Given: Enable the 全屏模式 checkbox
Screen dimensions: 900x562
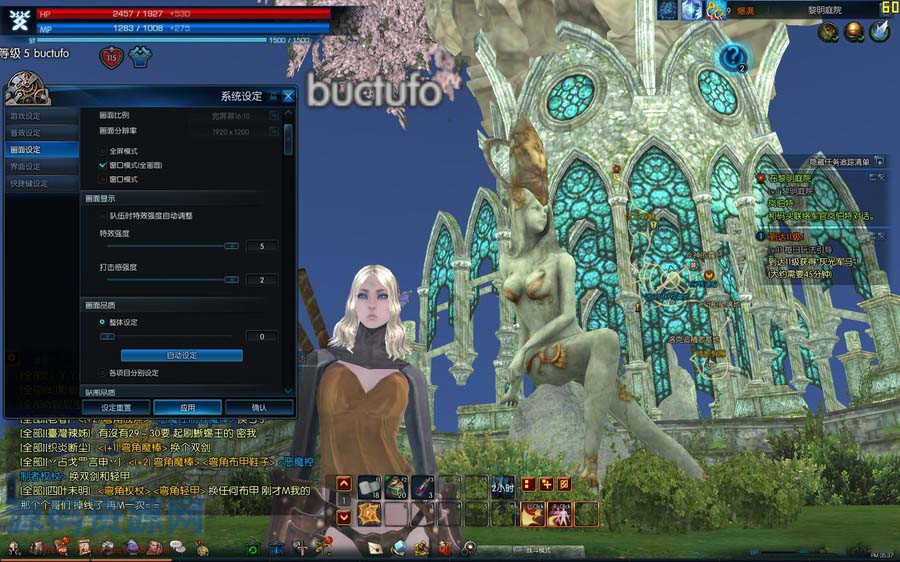Looking at the screenshot, I should coord(103,150).
